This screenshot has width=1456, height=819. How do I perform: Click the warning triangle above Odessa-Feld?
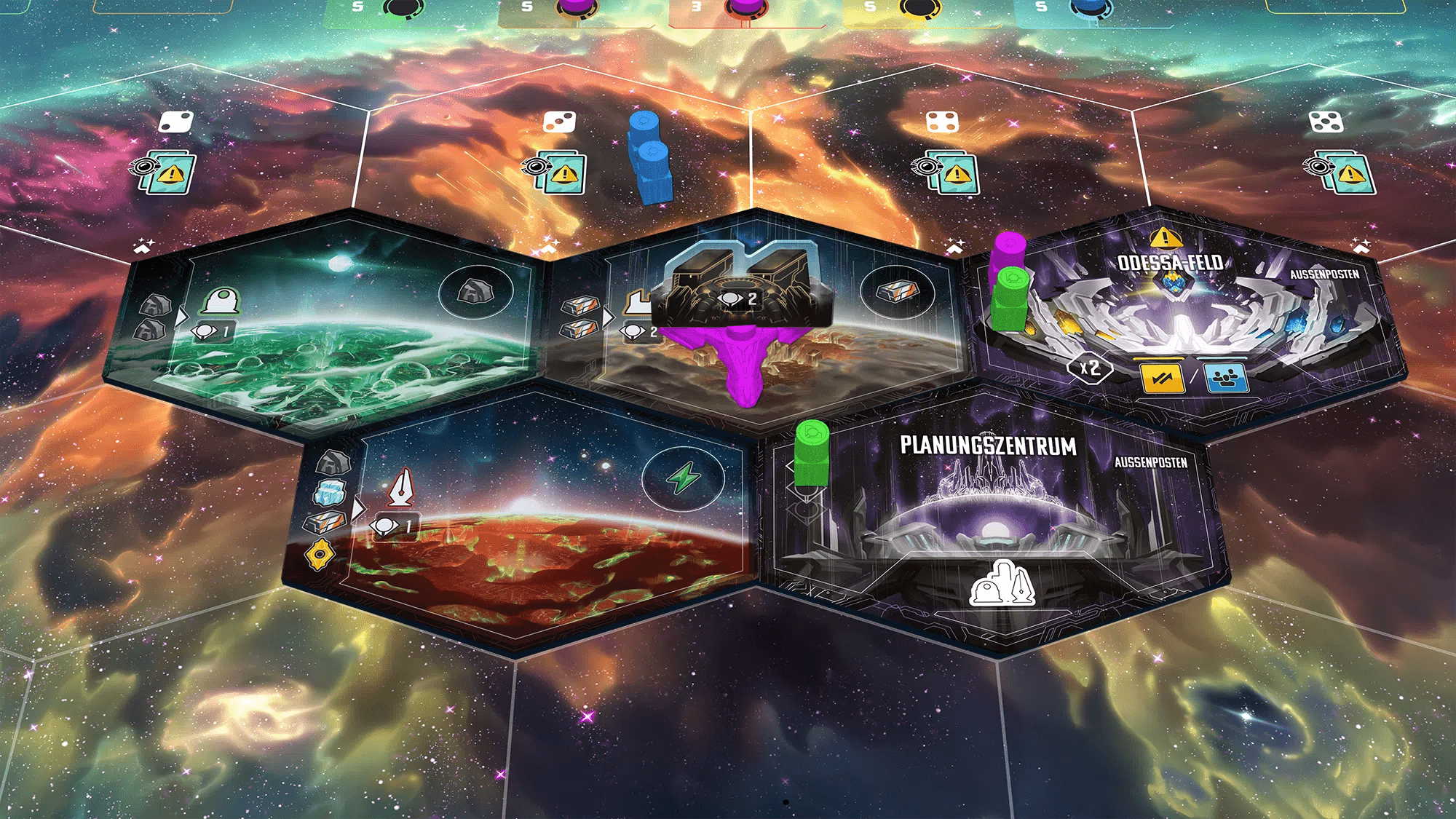[1165, 239]
